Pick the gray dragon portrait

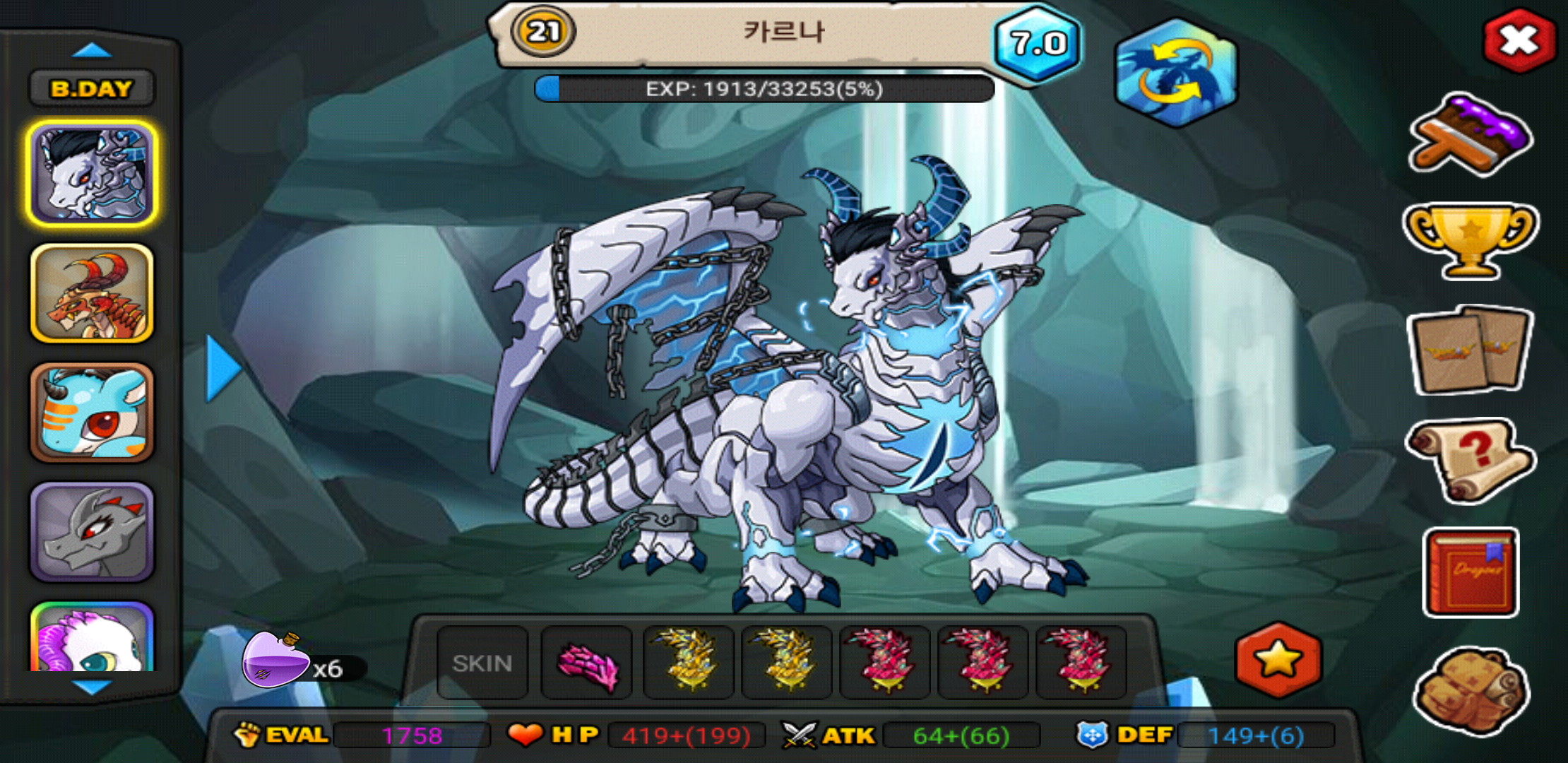pos(92,532)
